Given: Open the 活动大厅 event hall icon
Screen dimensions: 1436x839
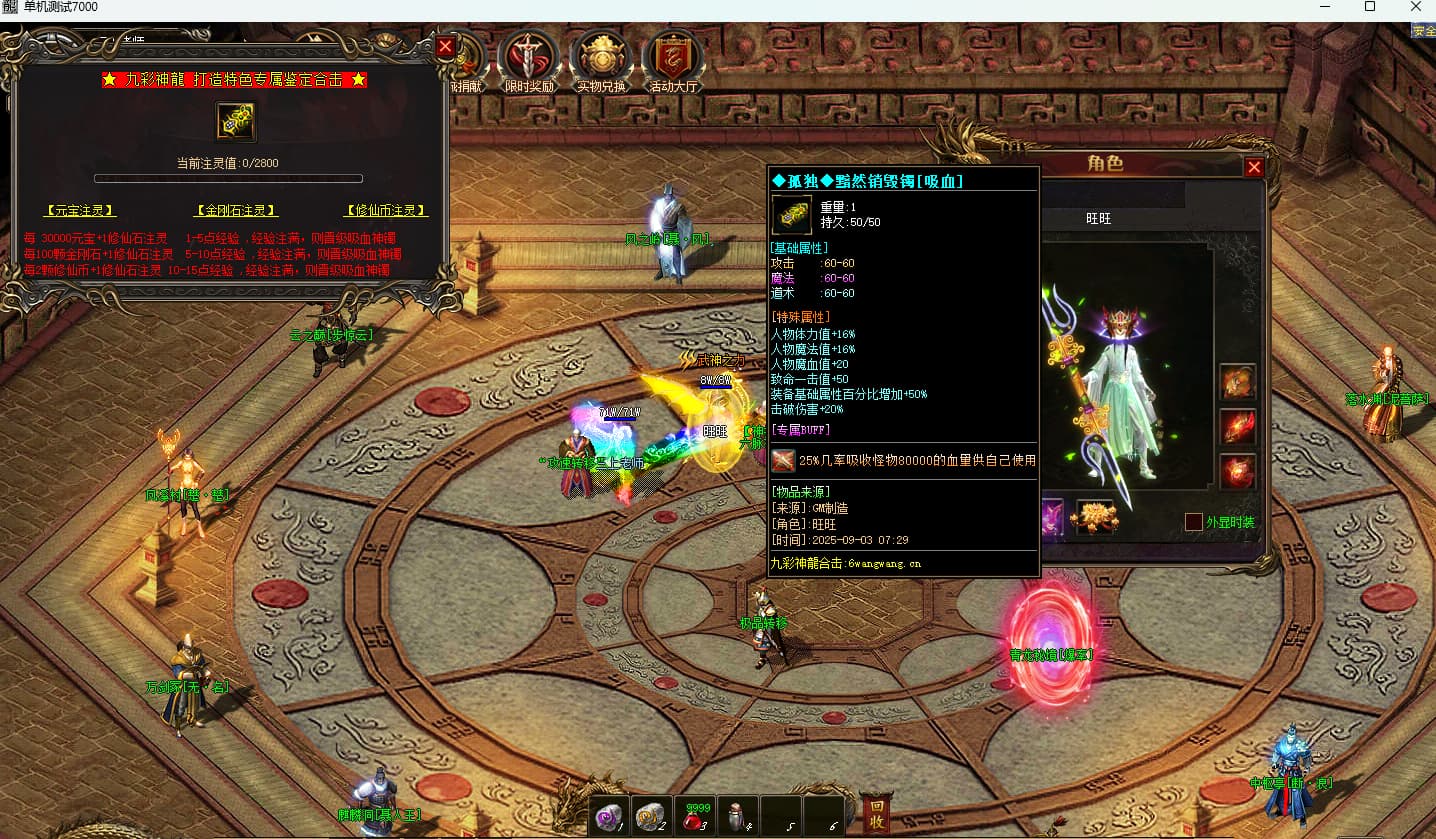Looking at the screenshot, I should pos(674,62).
